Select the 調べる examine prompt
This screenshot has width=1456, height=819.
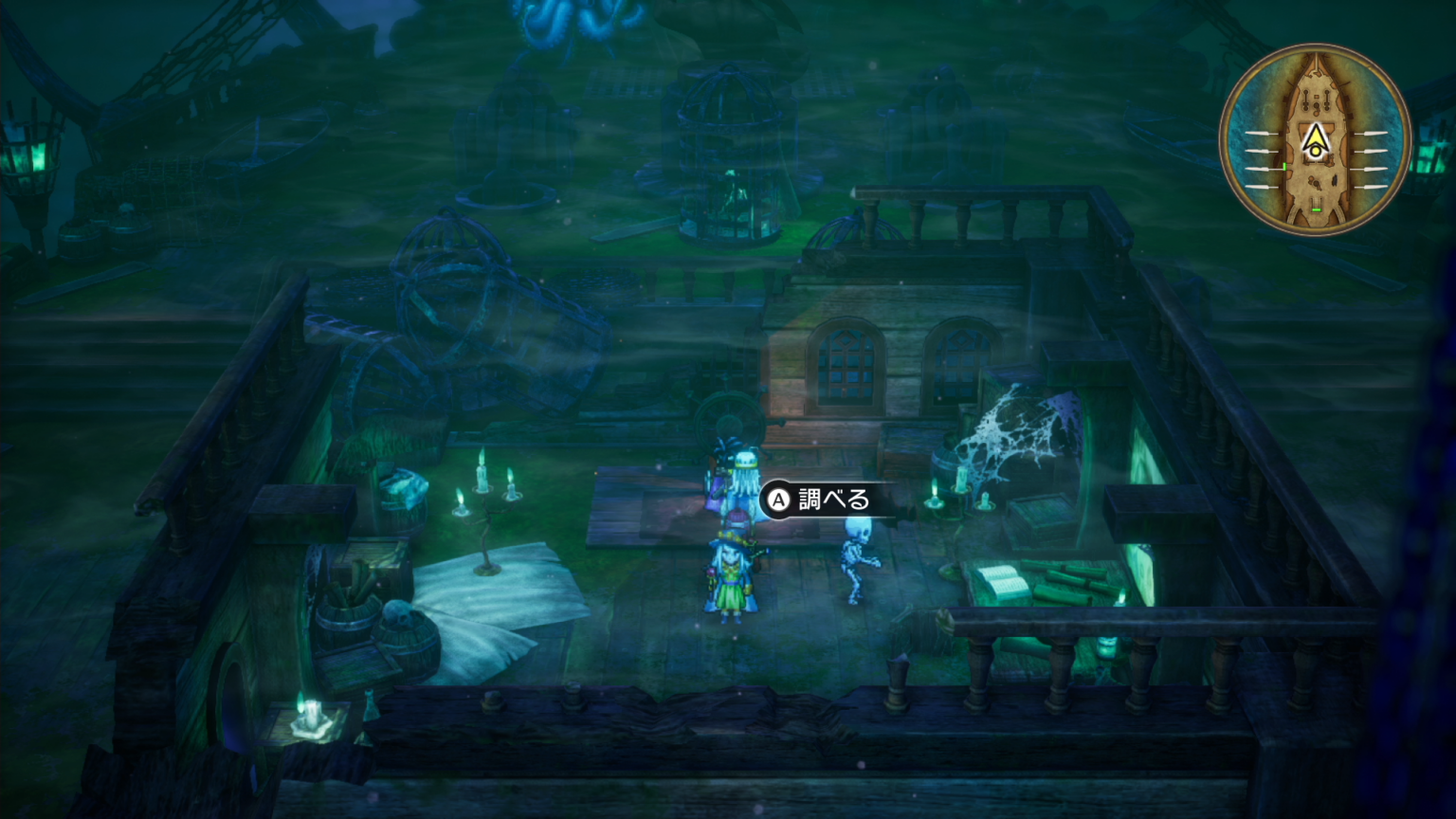(x=819, y=500)
